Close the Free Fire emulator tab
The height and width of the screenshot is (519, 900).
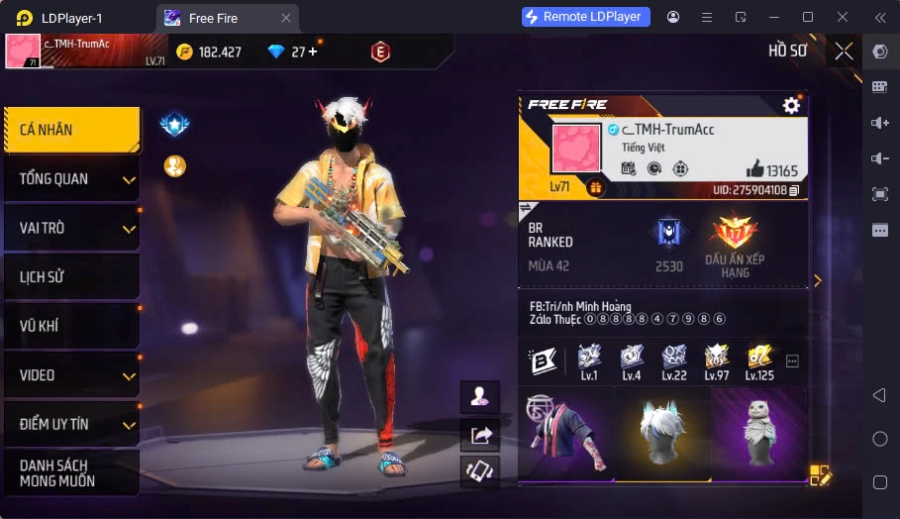tap(286, 18)
